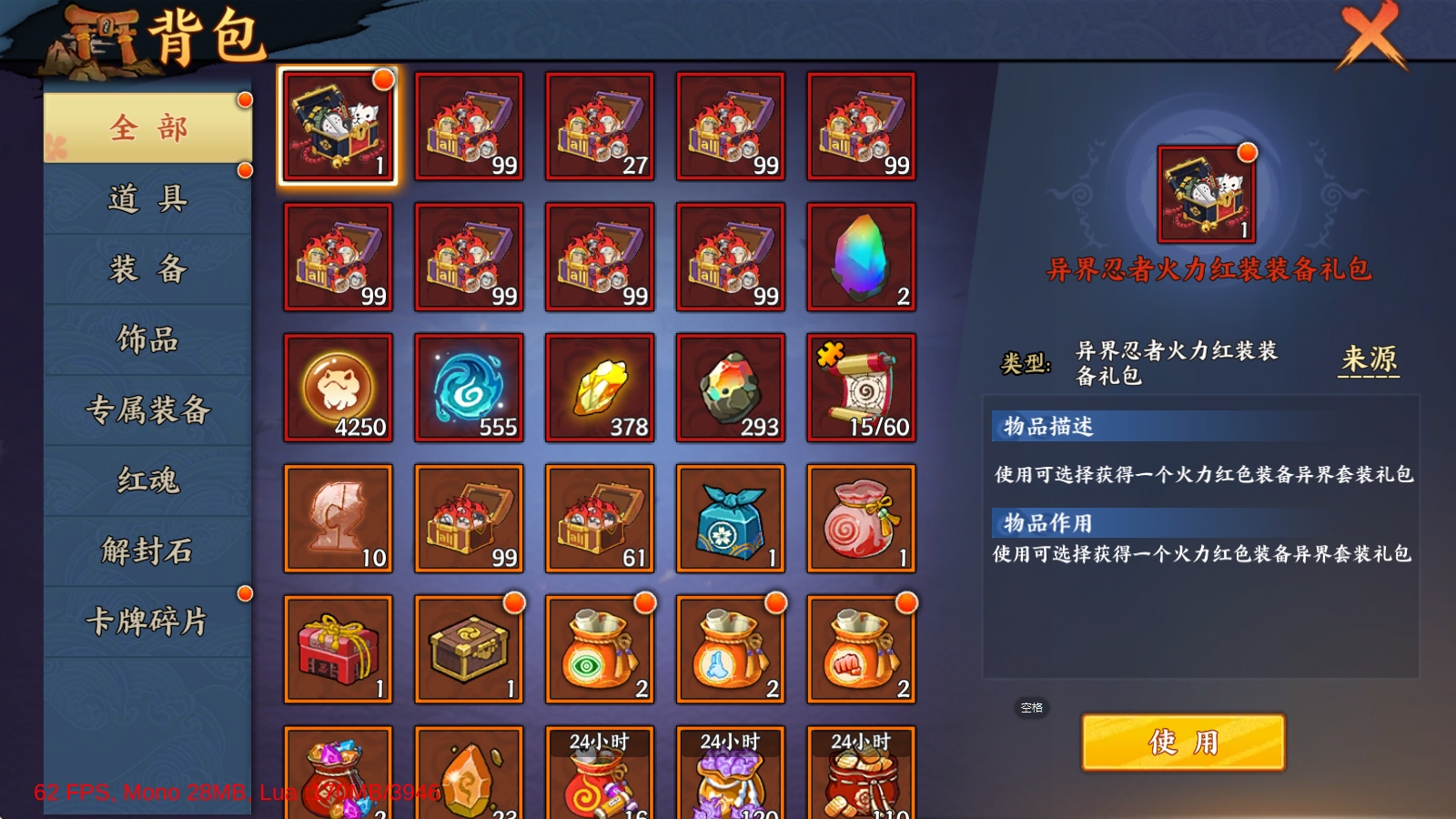The image size is (1456, 819).
Task: Open the first treasure chest with cat plush
Action: [338, 126]
